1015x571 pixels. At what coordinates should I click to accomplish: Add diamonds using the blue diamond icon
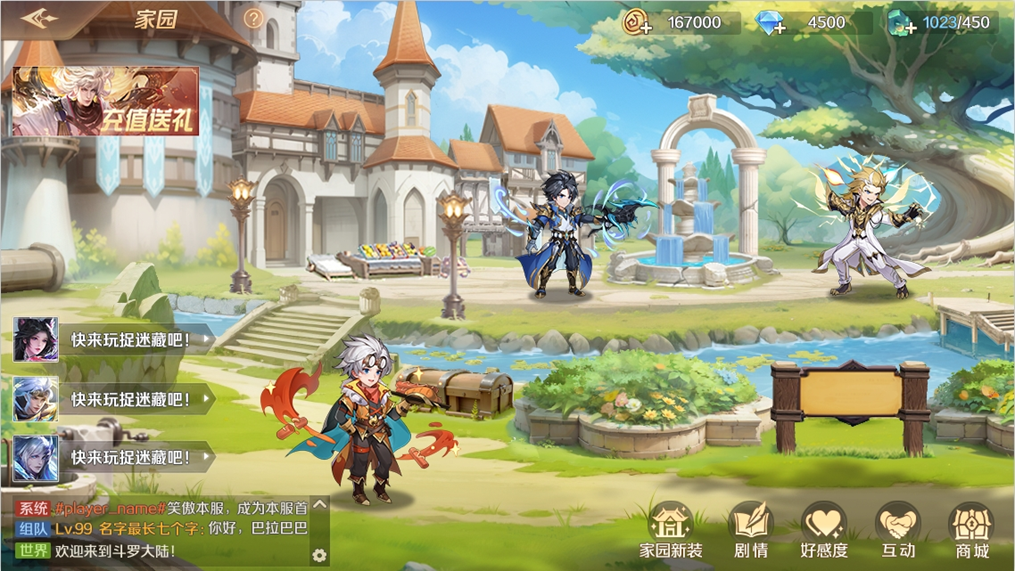point(770,23)
